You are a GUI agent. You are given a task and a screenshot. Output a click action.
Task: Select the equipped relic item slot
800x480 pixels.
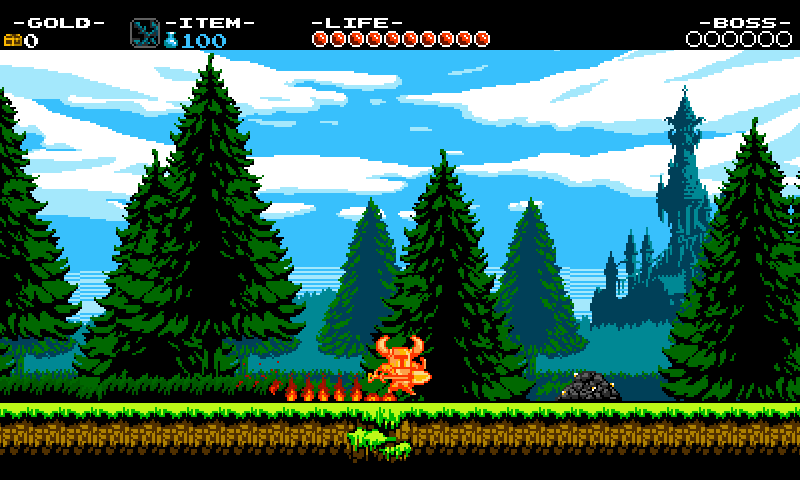pyautogui.click(x=144, y=33)
